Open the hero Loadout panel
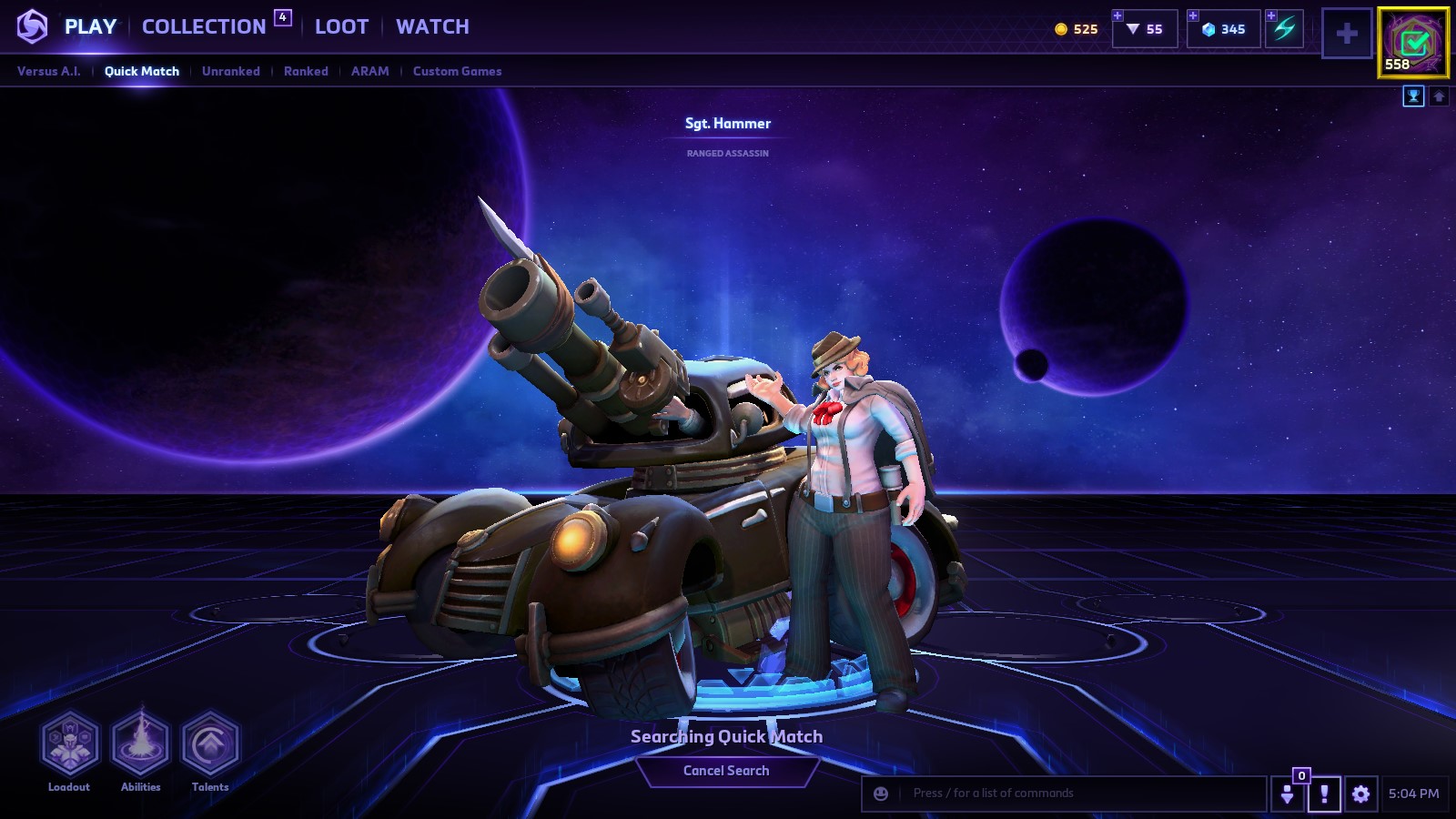 click(x=69, y=744)
